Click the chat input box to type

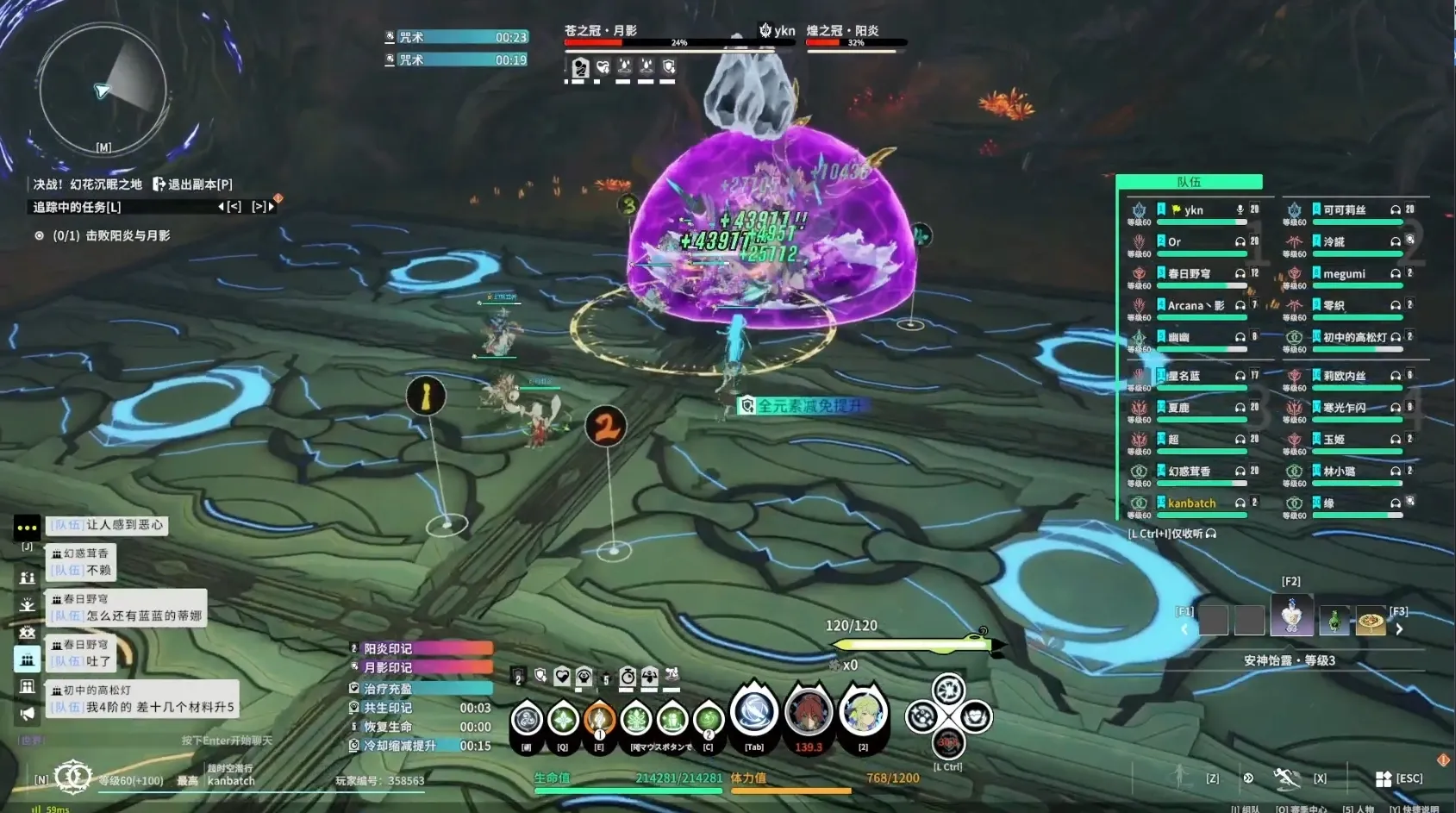(226, 741)
